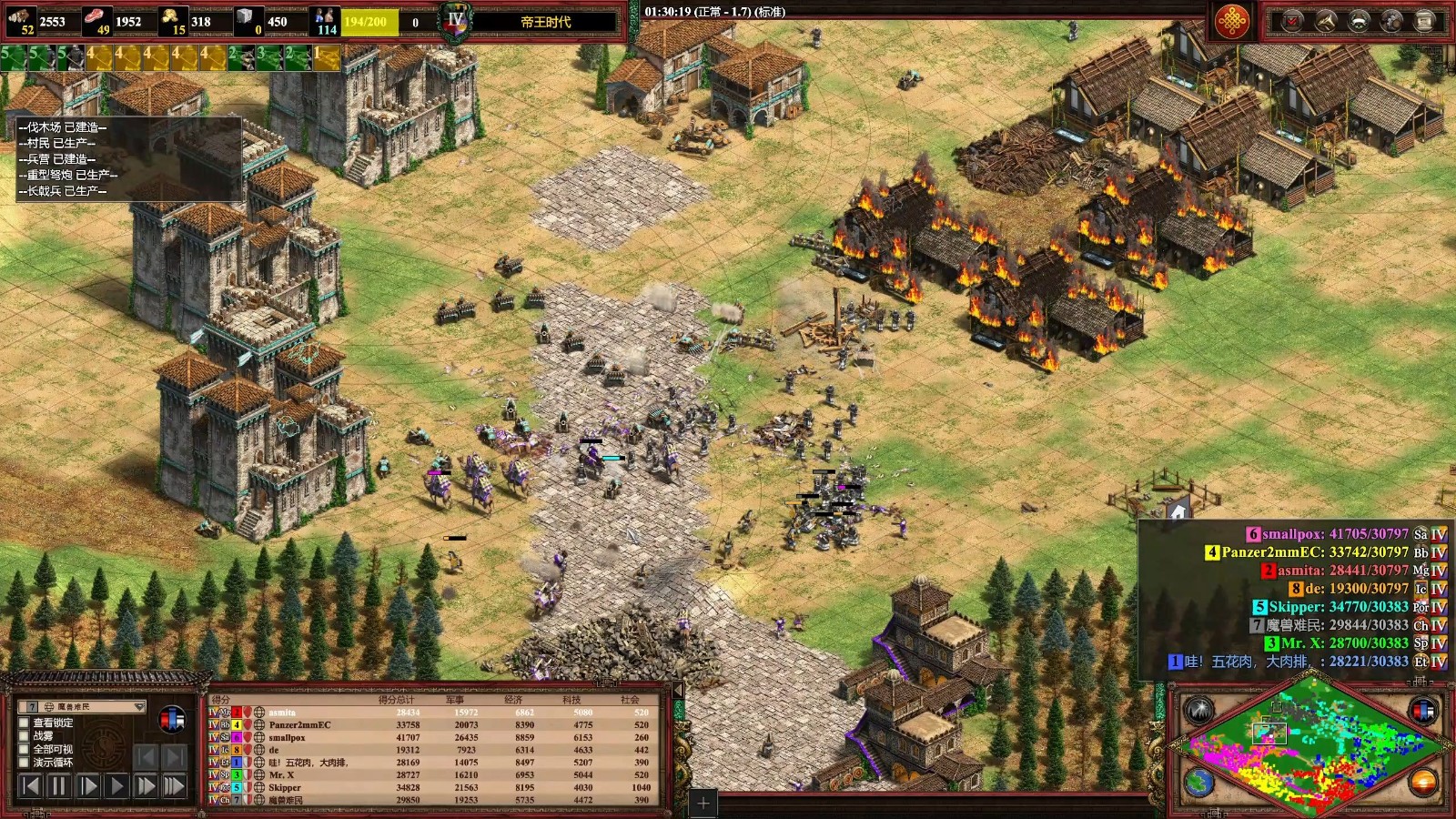Screen dimensions: 1456x819
Task: Click the sunset icon beside the minimap
Action: click(x=1423, y=782)
